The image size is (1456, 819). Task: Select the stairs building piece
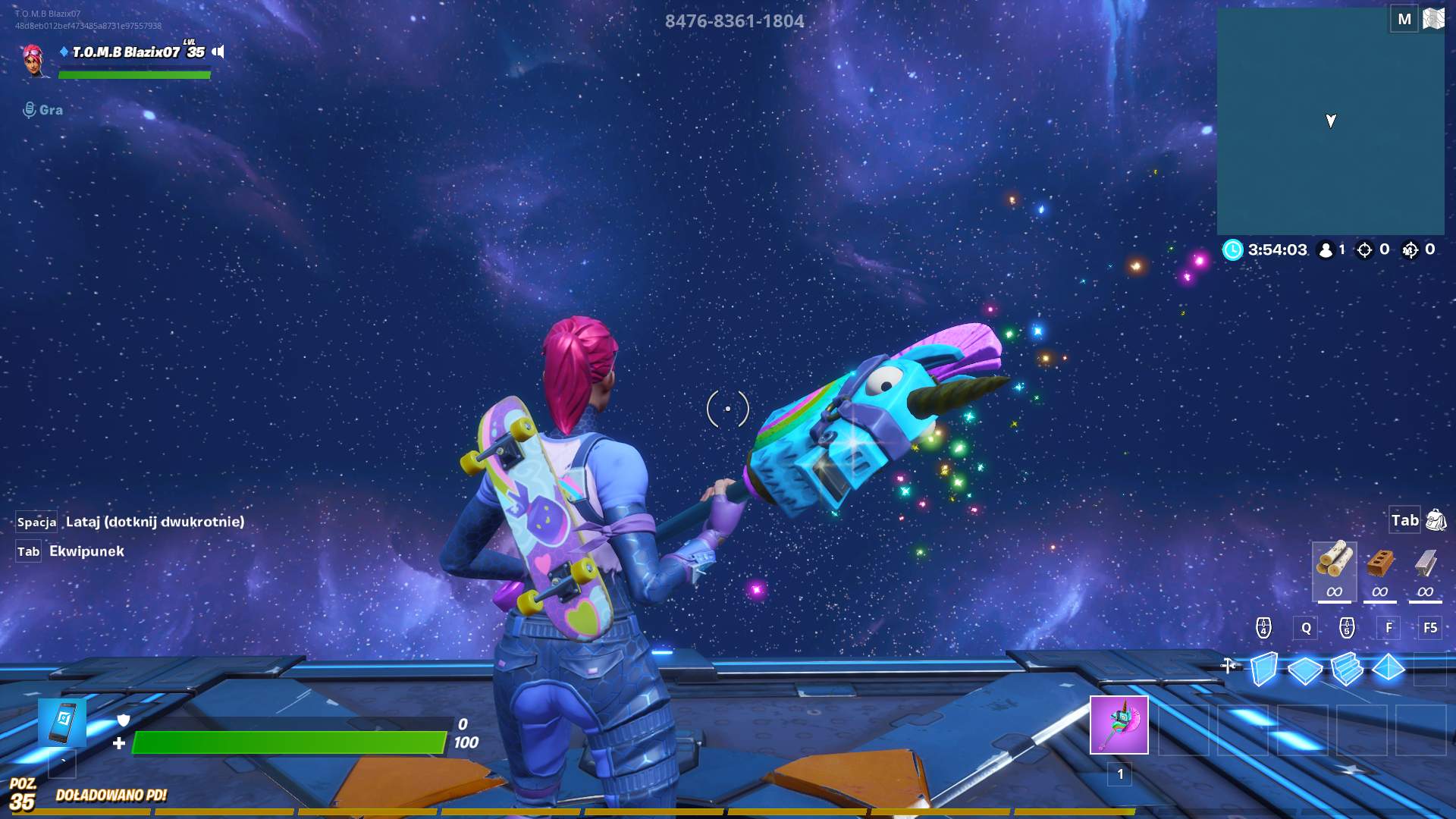1347,669
